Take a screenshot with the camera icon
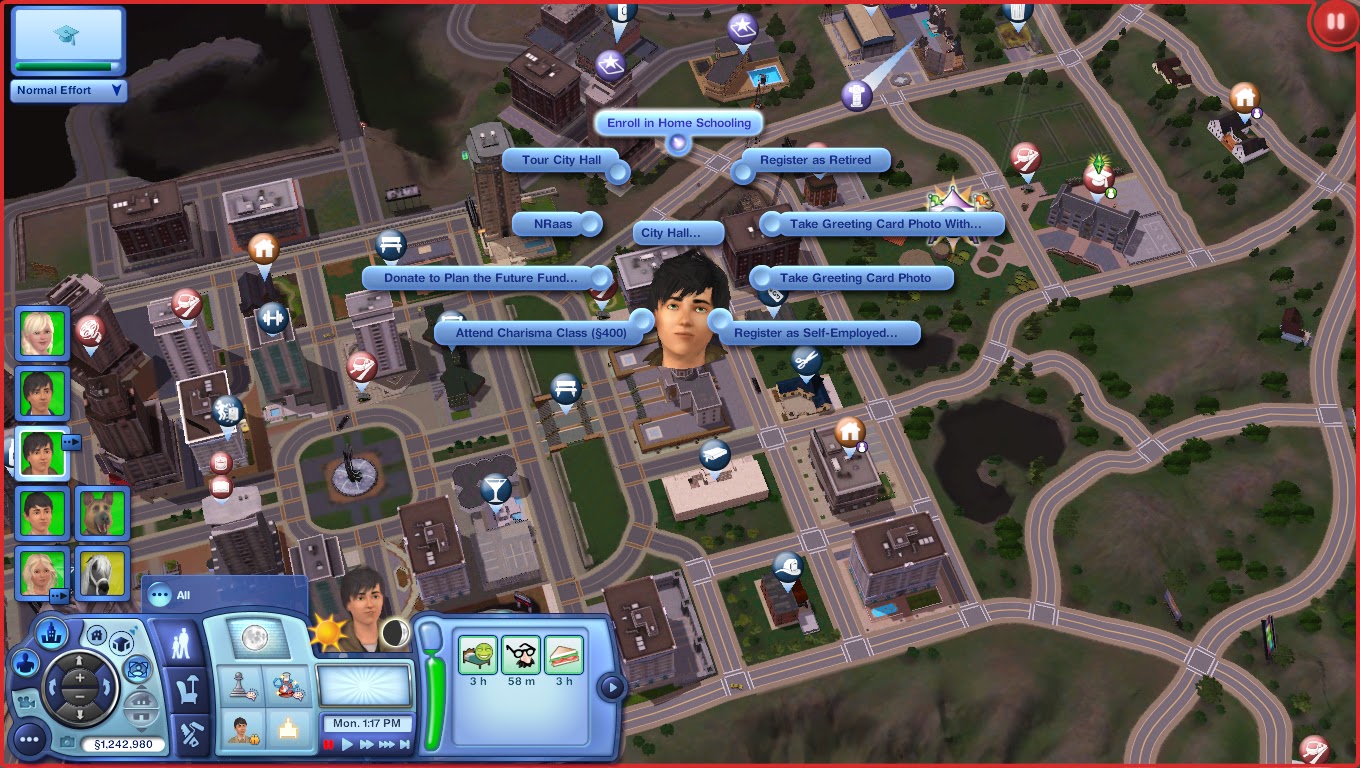This screenshot has width=1360, height=768. (x=69, y=742)
